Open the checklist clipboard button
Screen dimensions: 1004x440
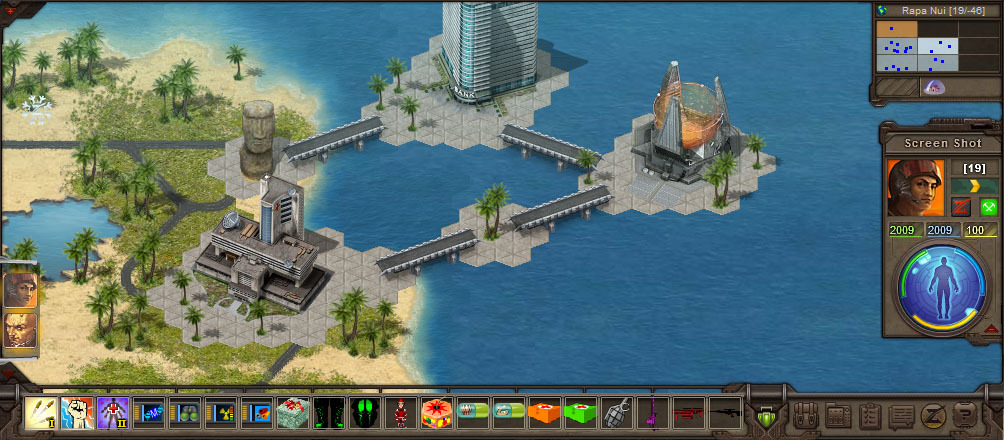click(x=870, y=414)
